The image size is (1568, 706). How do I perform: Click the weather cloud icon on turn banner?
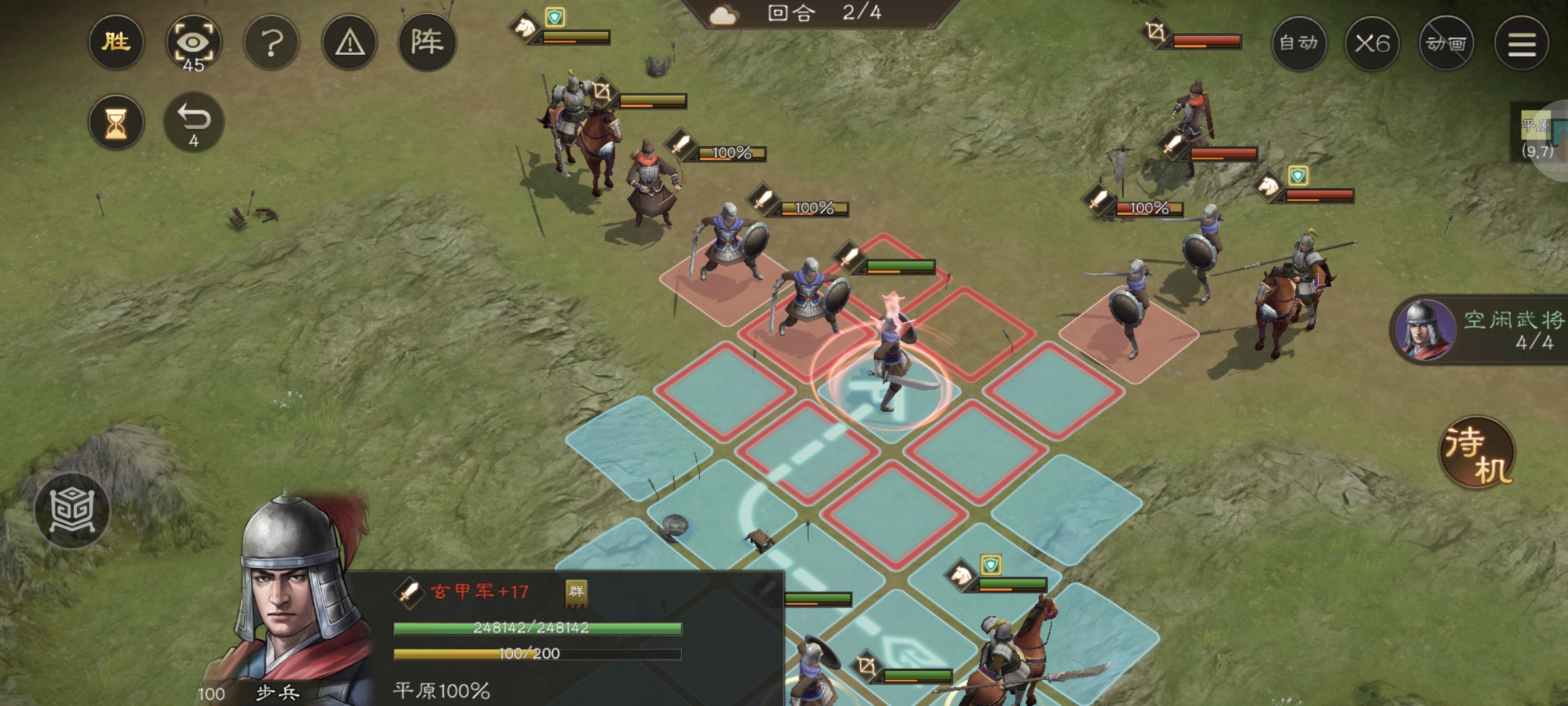(x=724, y=14)
